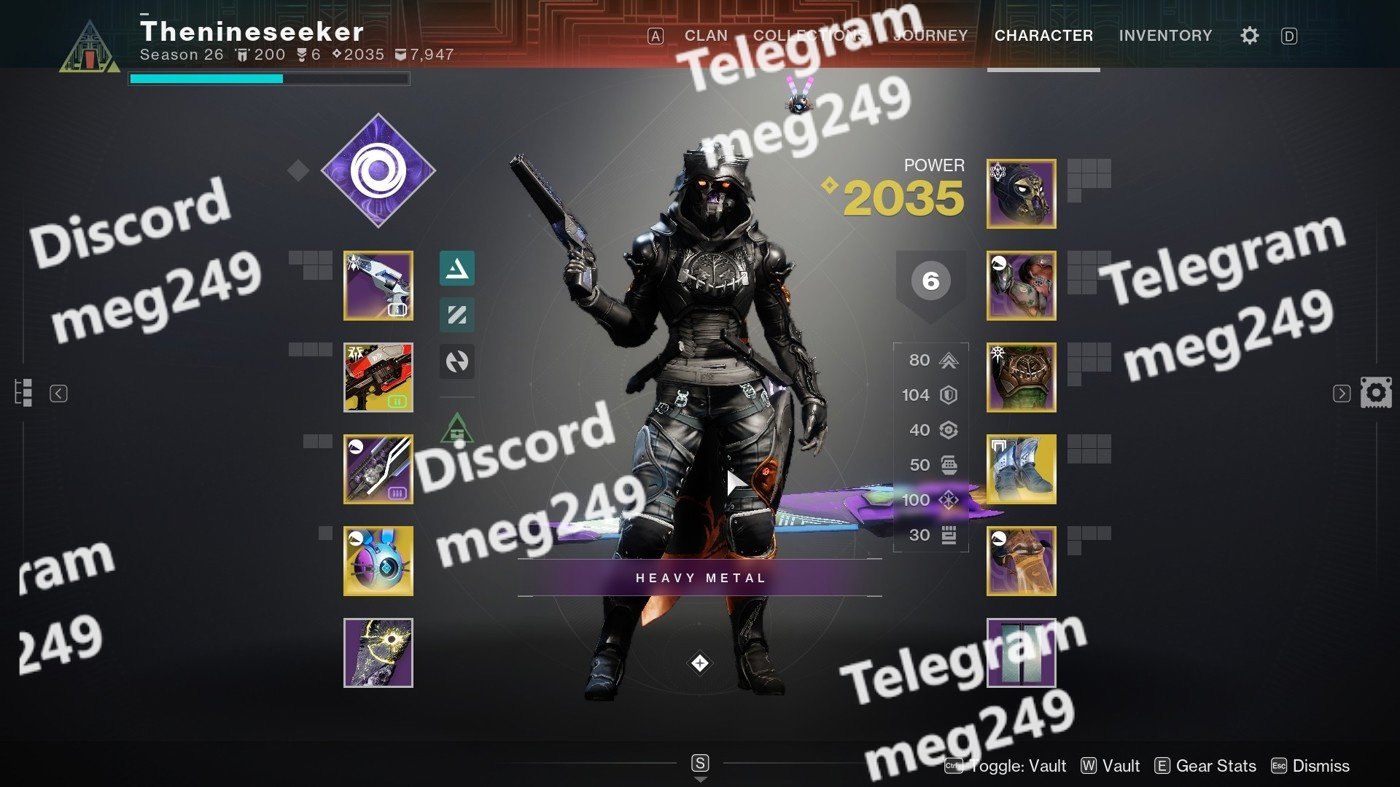Viewport: 1400px width, 787px height.
Task: Open the emblem slot below the Ghost
Action: click(x=378, y=653)
